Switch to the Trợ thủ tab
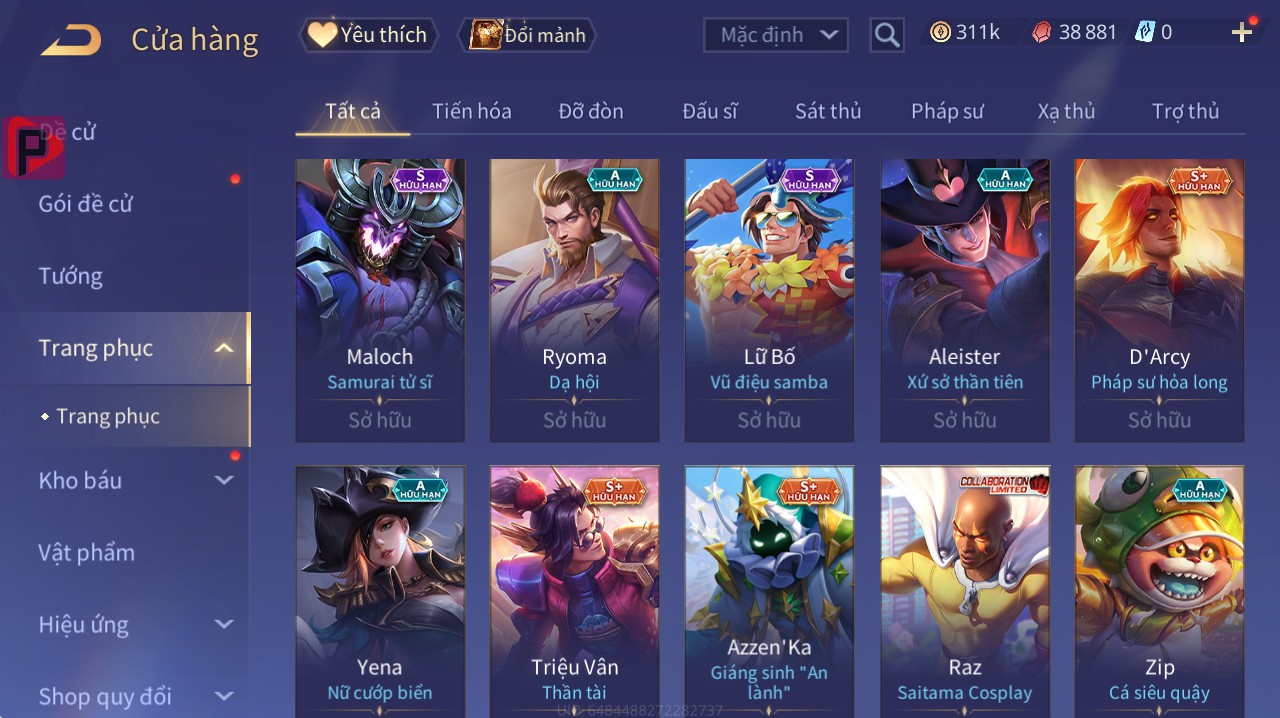 tap(1185, 111)
